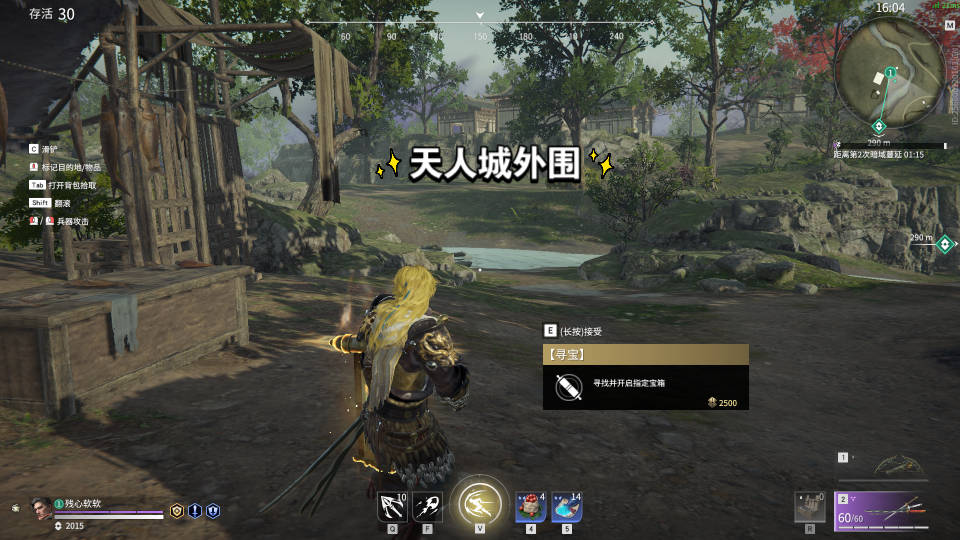Activate the dash strike skill on F

tap(428, 506)
